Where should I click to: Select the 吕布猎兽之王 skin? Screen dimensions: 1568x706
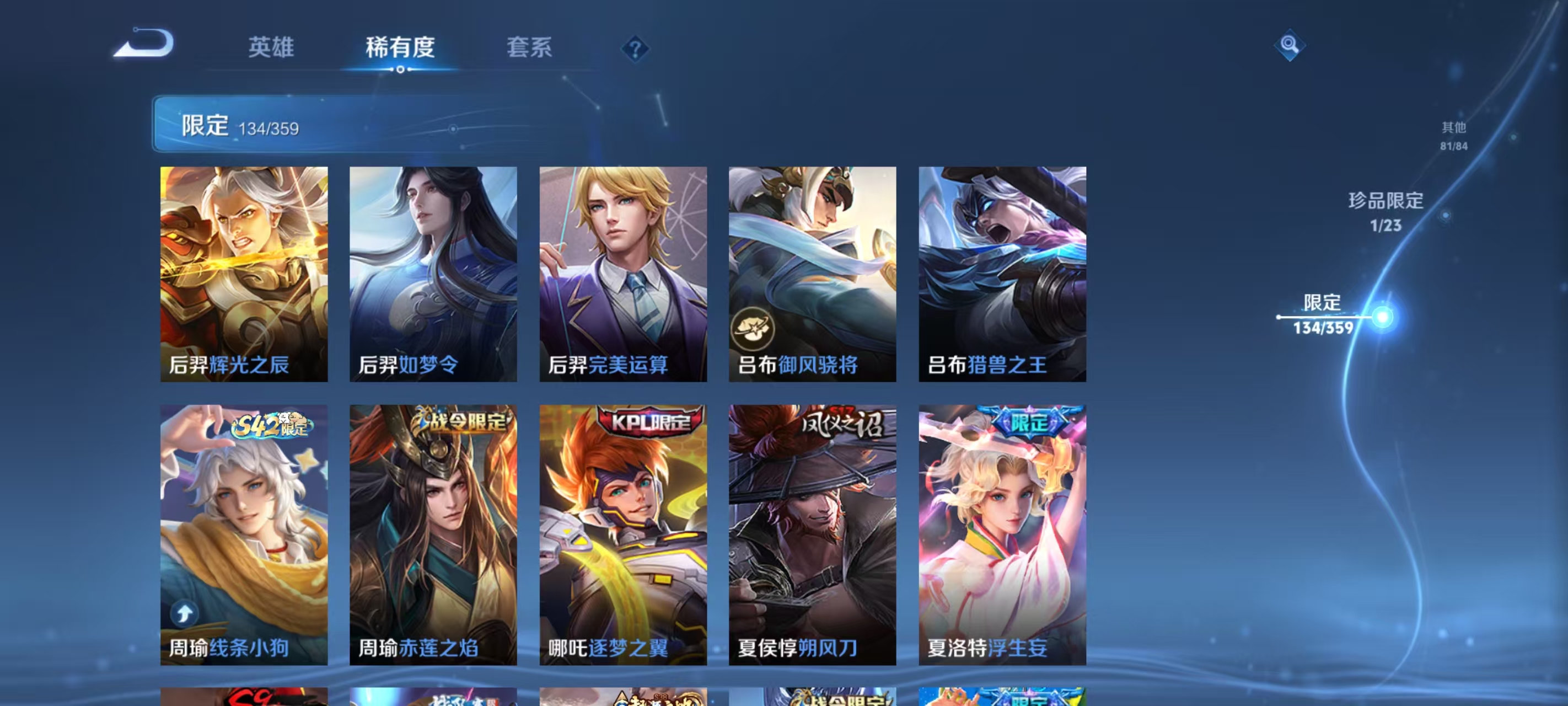[x=1000, y=274]
